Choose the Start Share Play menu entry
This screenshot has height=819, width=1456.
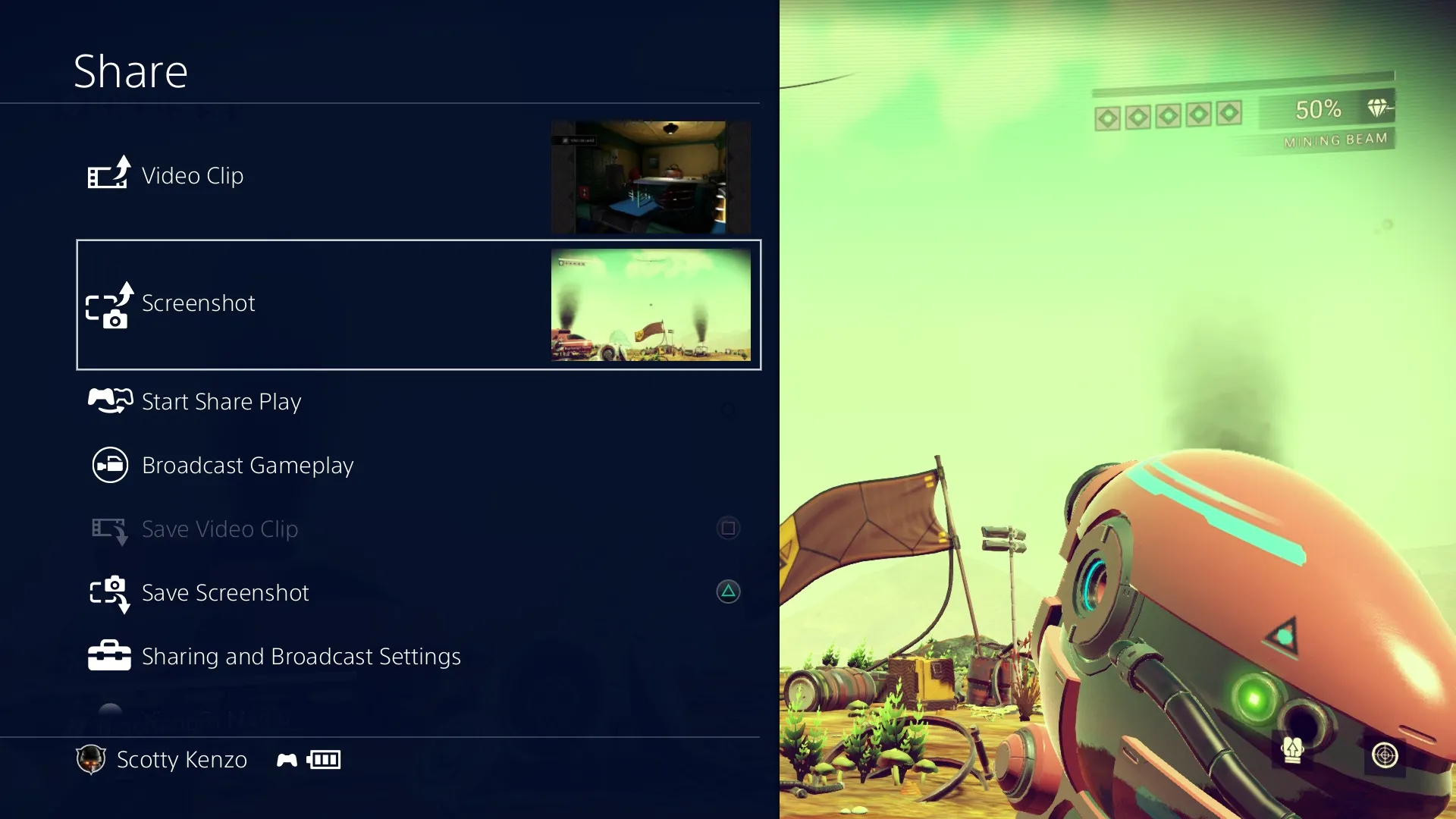(221, 401)
